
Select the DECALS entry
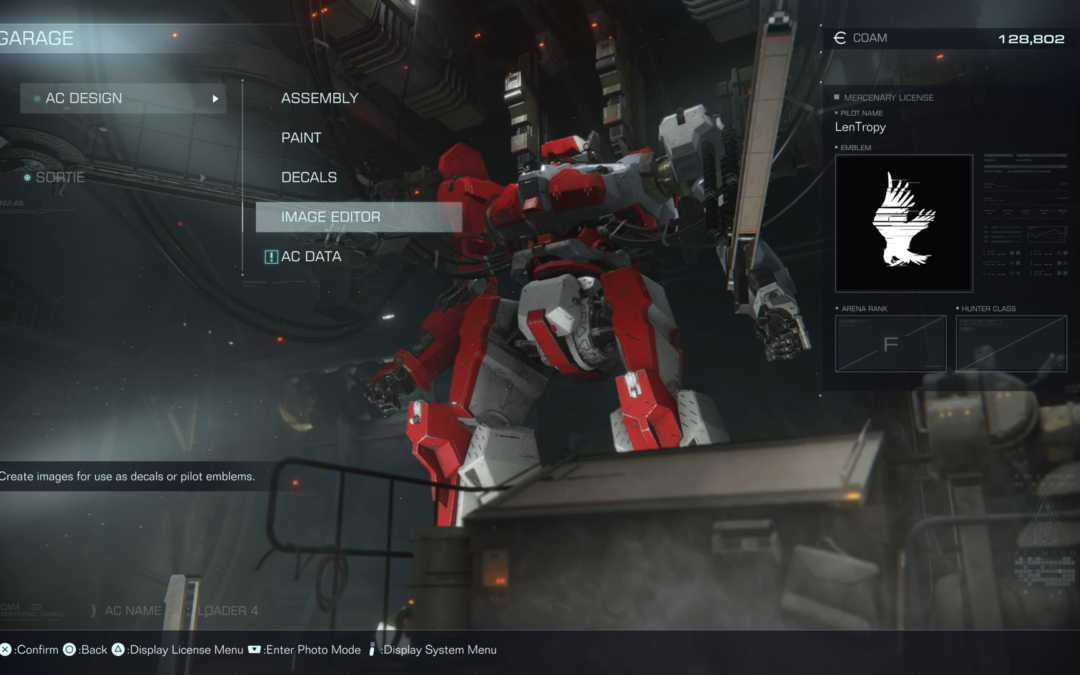[x=309, y=177]
